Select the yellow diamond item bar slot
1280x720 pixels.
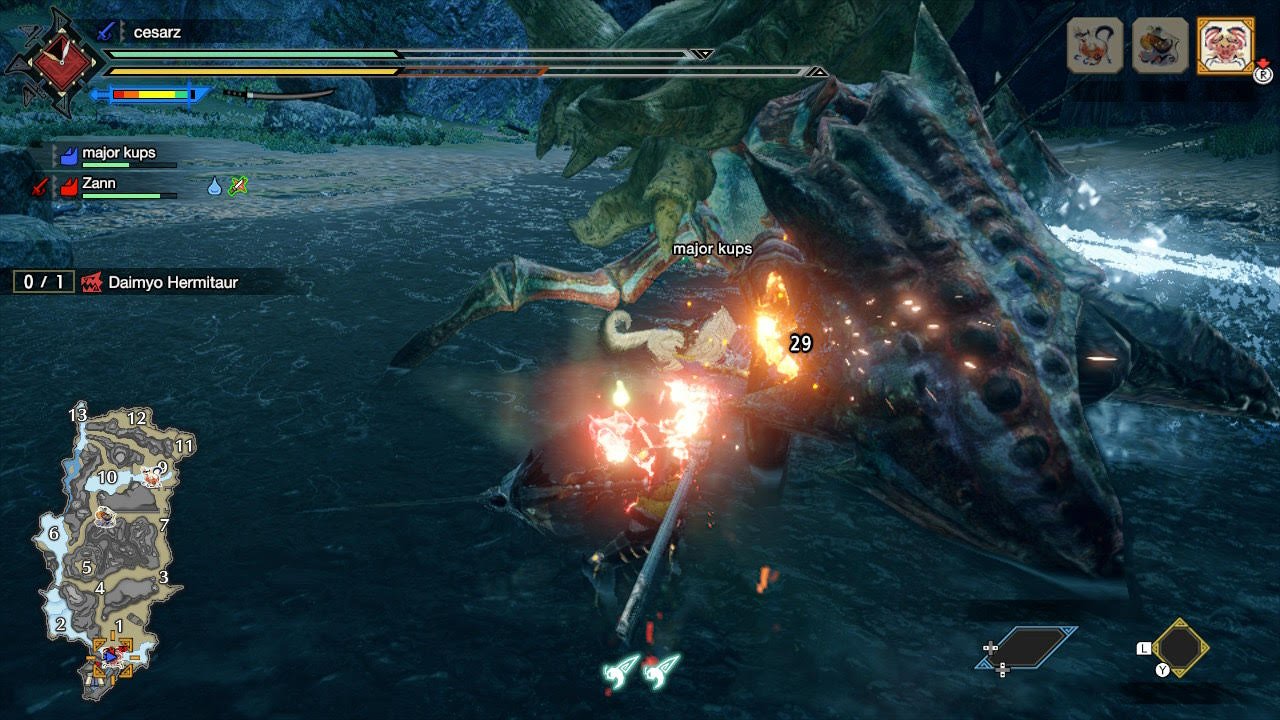coord(1180,648)
